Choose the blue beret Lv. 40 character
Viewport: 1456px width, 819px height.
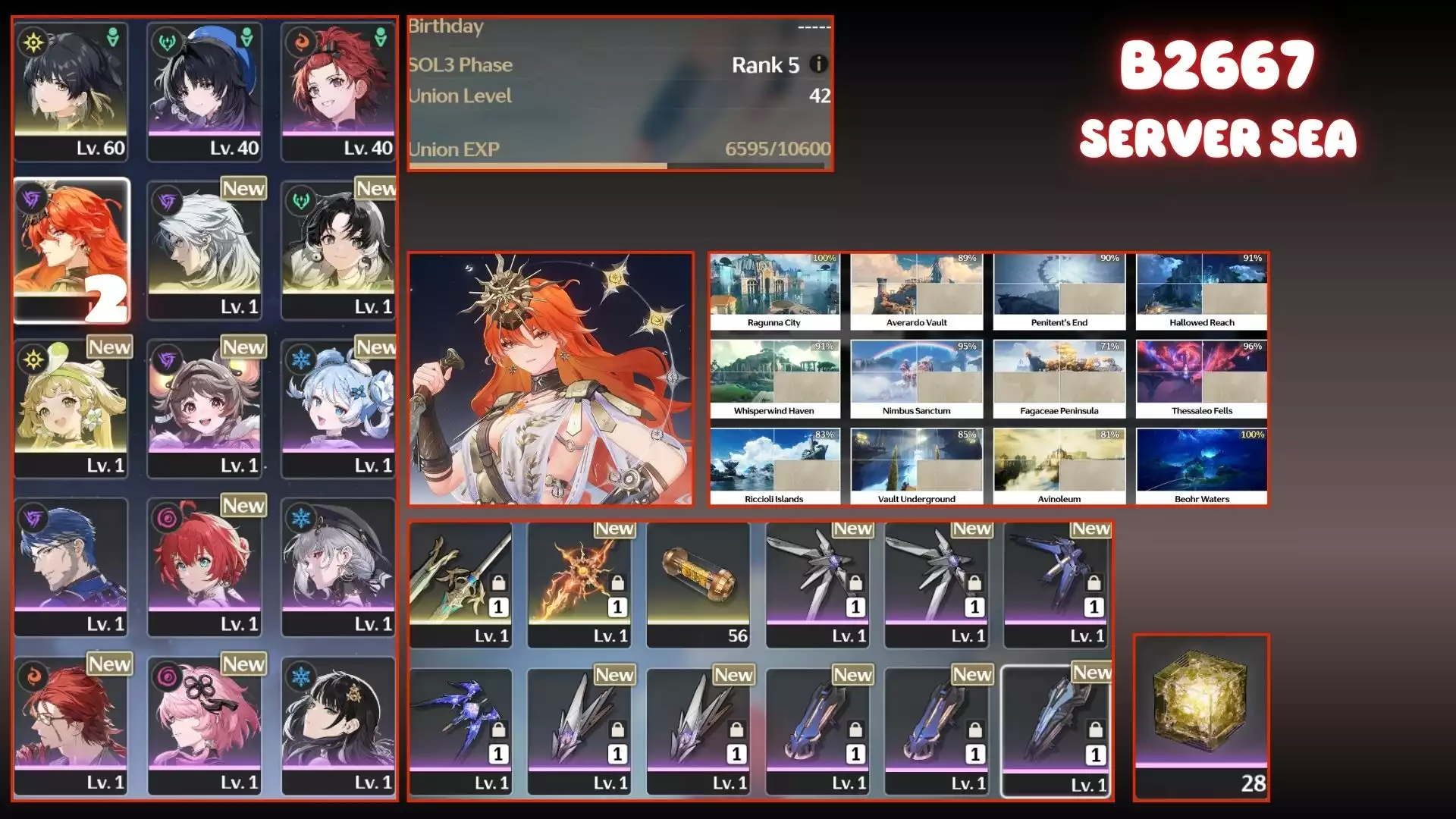tap(204, 92)
